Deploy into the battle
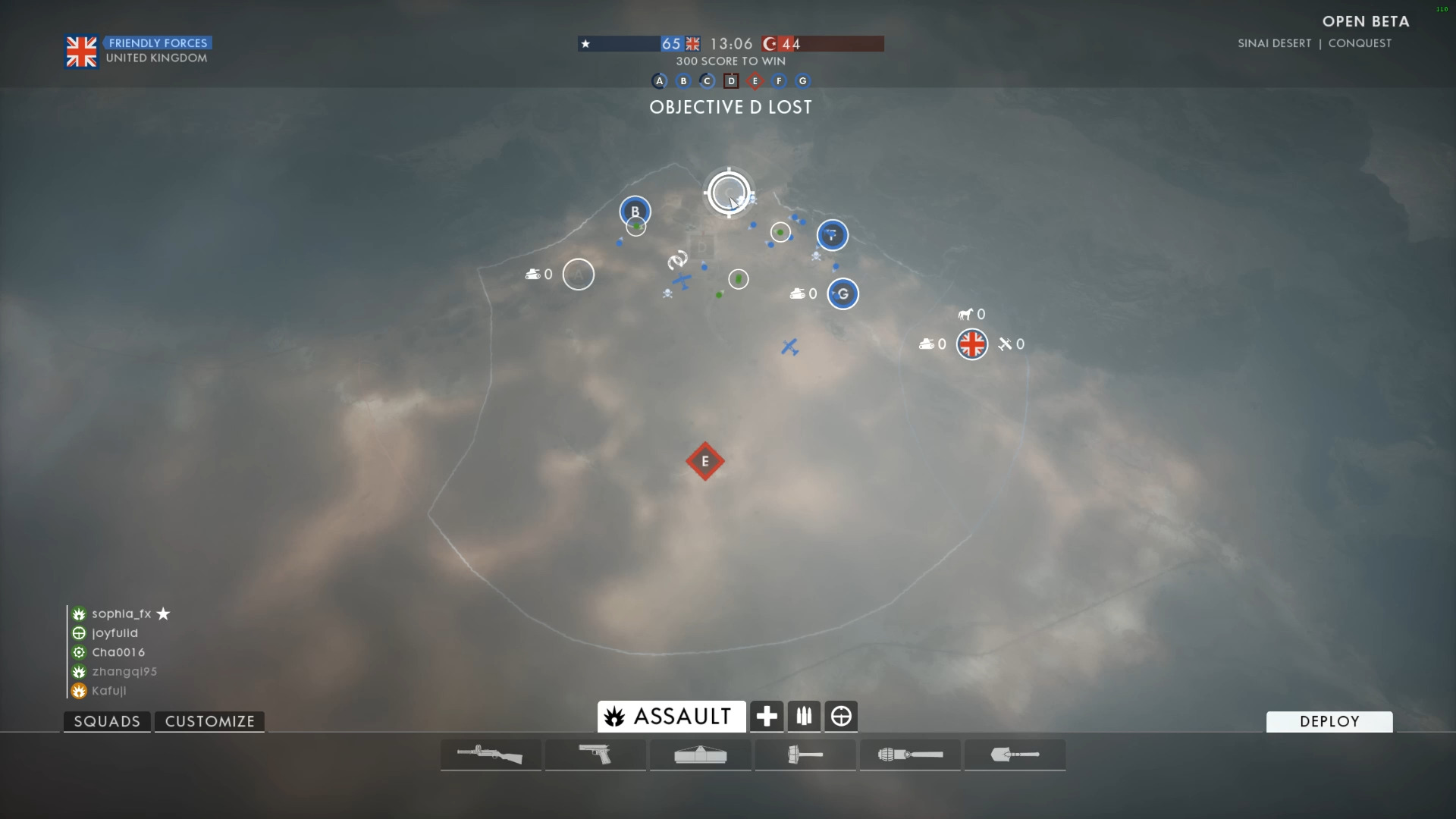This screenshot has width=1456, height=819. pyautogui.click(x=1329, y=721)
